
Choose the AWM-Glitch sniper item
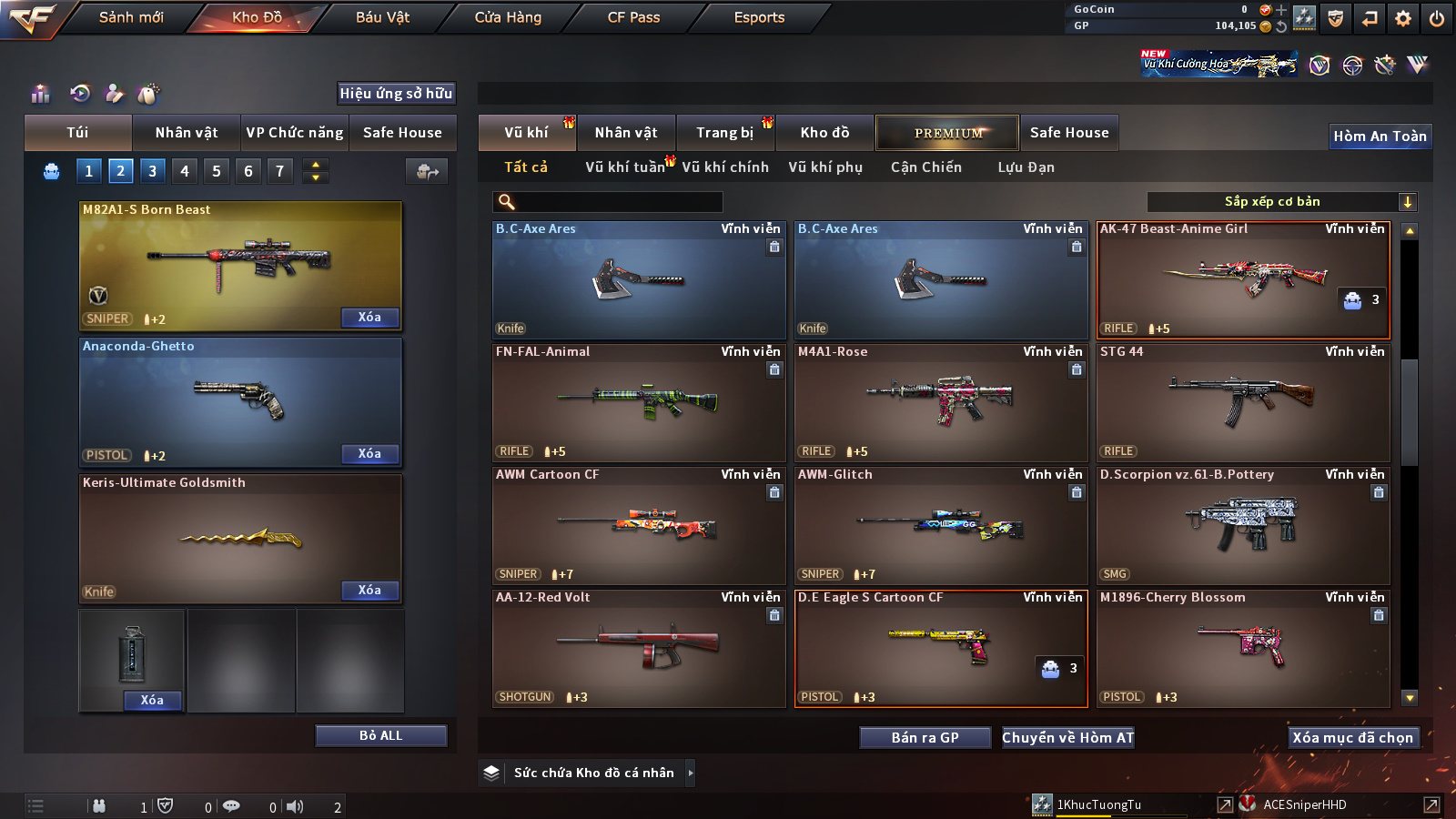[941, 526]
